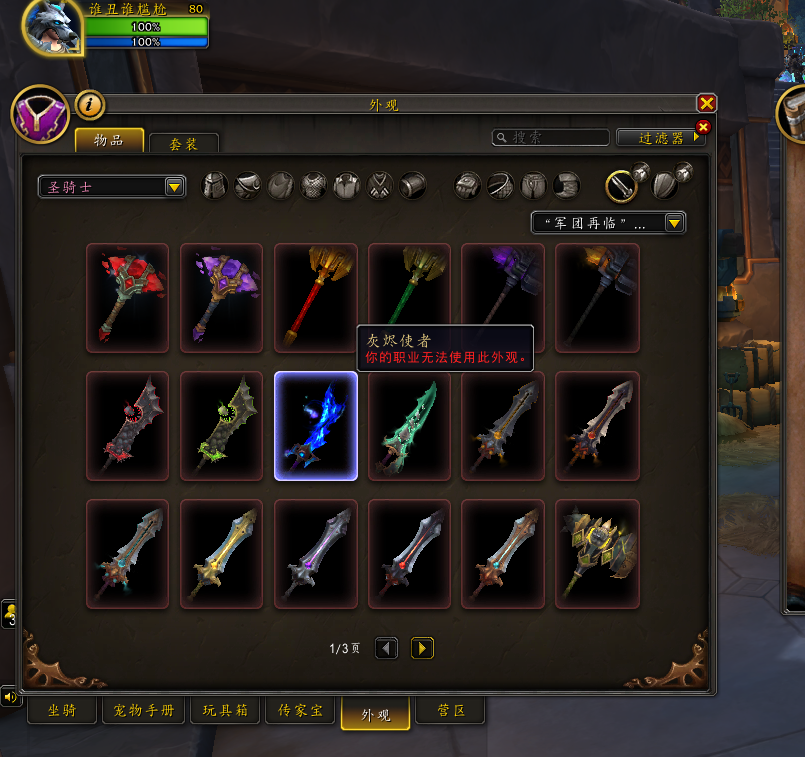
Task: Select the 物品 items tab
Action: tap(109, 141)
